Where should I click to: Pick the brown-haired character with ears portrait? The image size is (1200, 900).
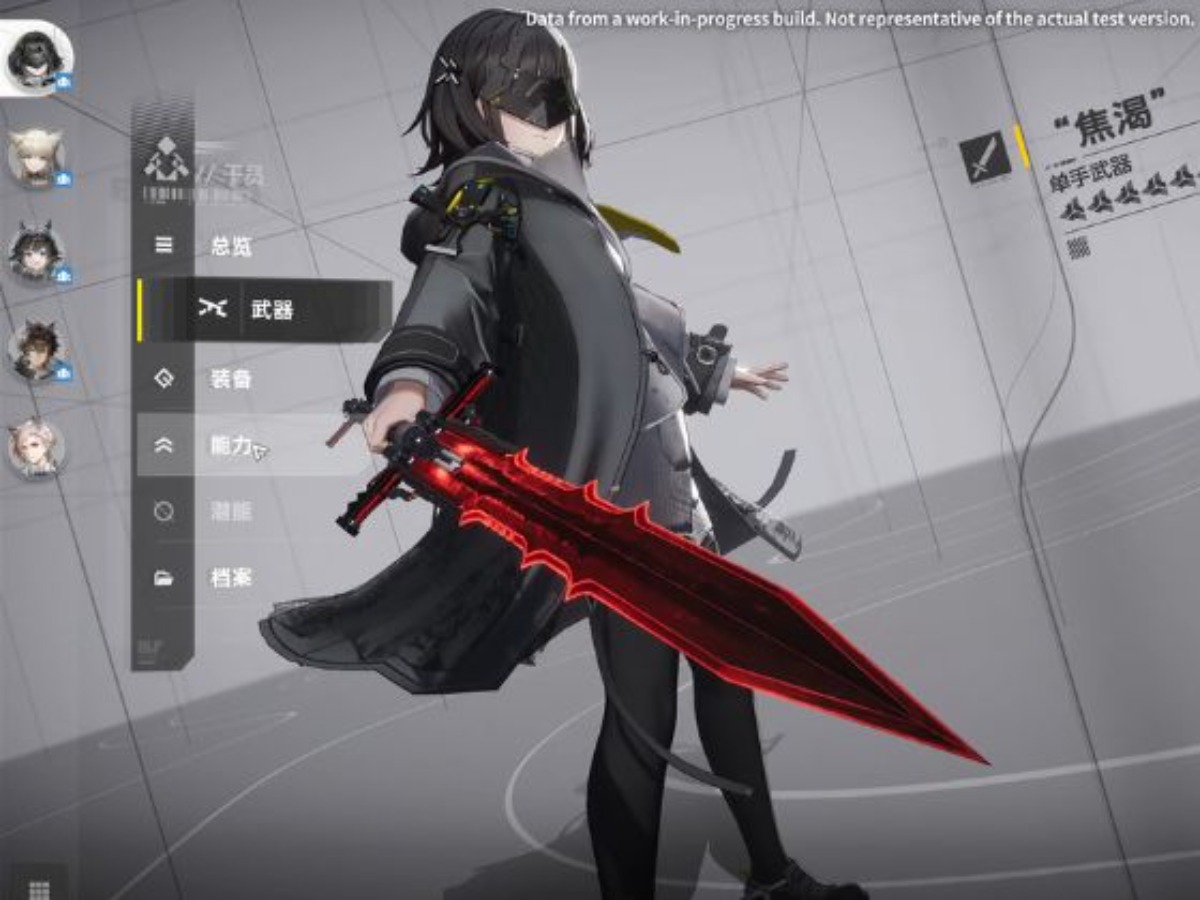click(37, 350)
